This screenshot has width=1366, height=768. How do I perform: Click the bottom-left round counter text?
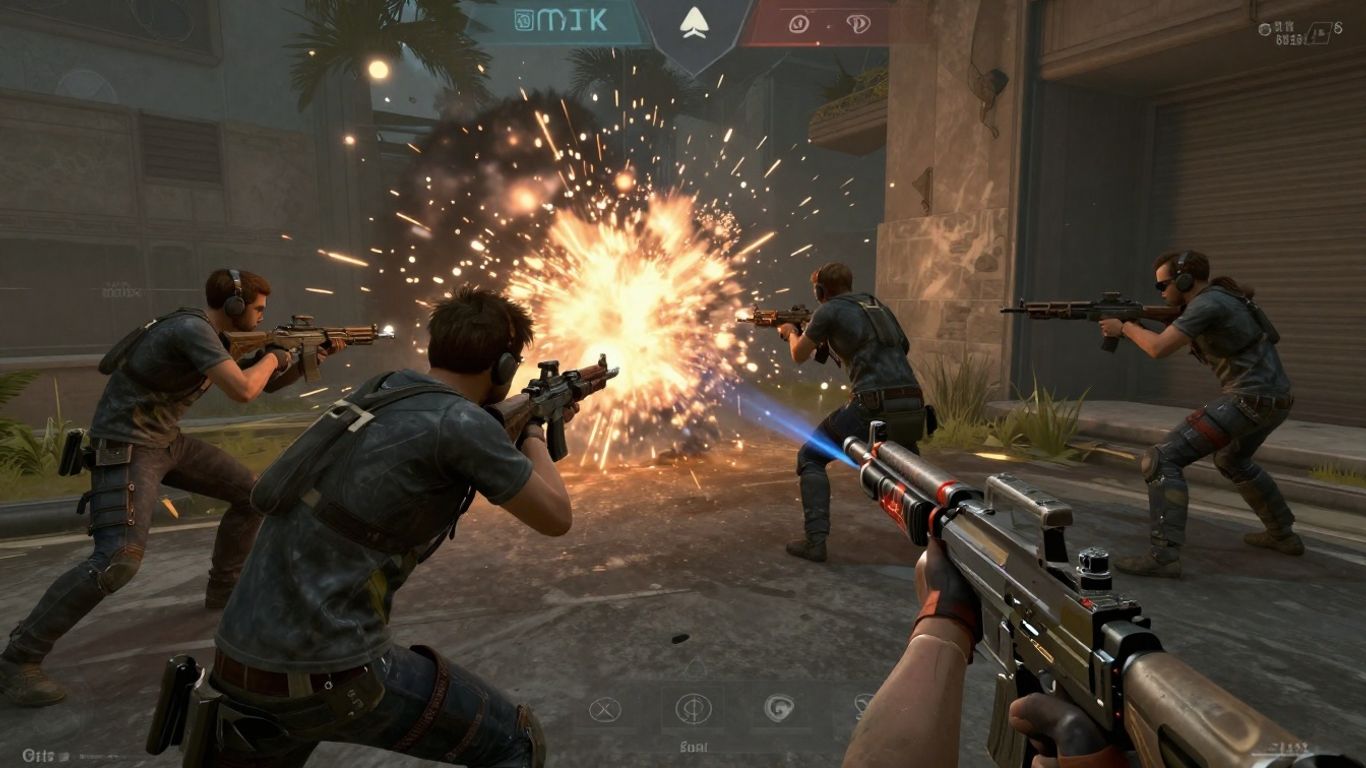pos(37,755)
